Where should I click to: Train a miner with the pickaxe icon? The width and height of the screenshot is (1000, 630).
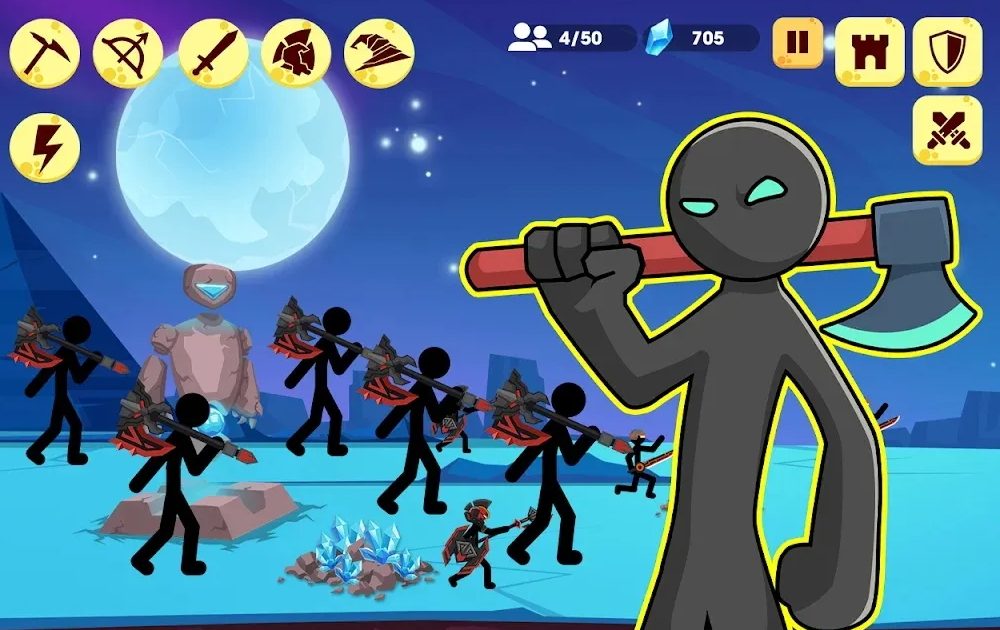45,54
